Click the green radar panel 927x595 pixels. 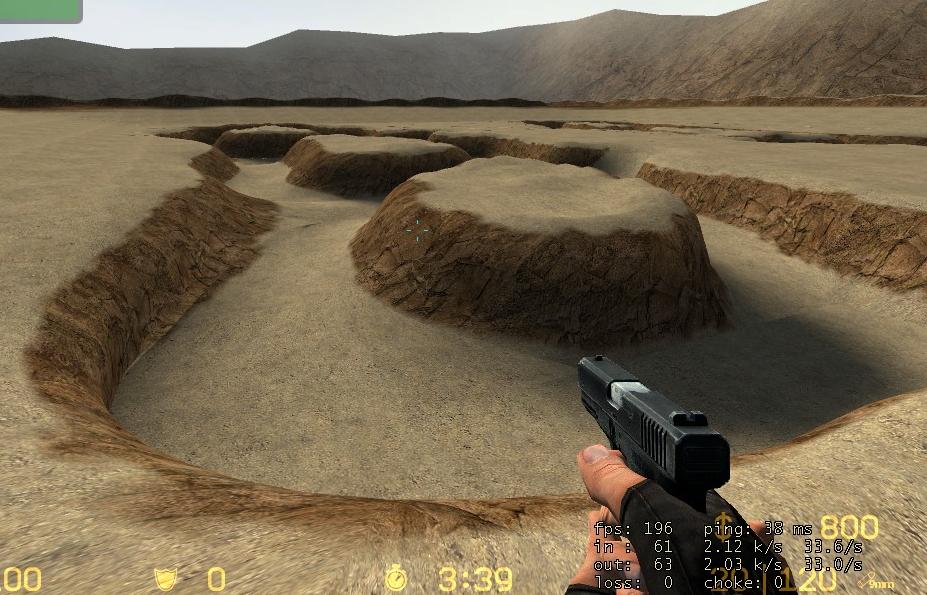point(39,9)
